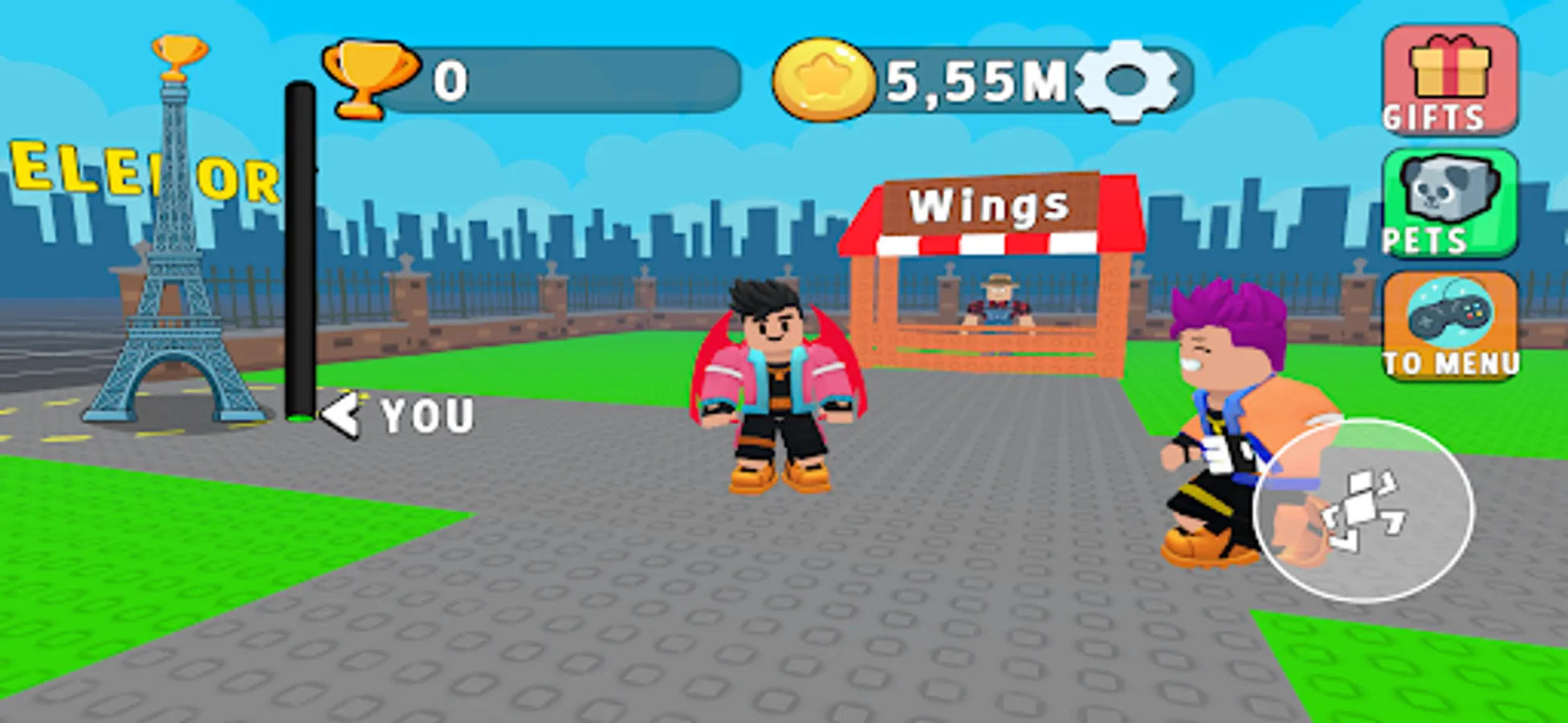Screen dimensions: 1568x723
Task: Tap the trophy counter showing 0
Action: [450, 80]
